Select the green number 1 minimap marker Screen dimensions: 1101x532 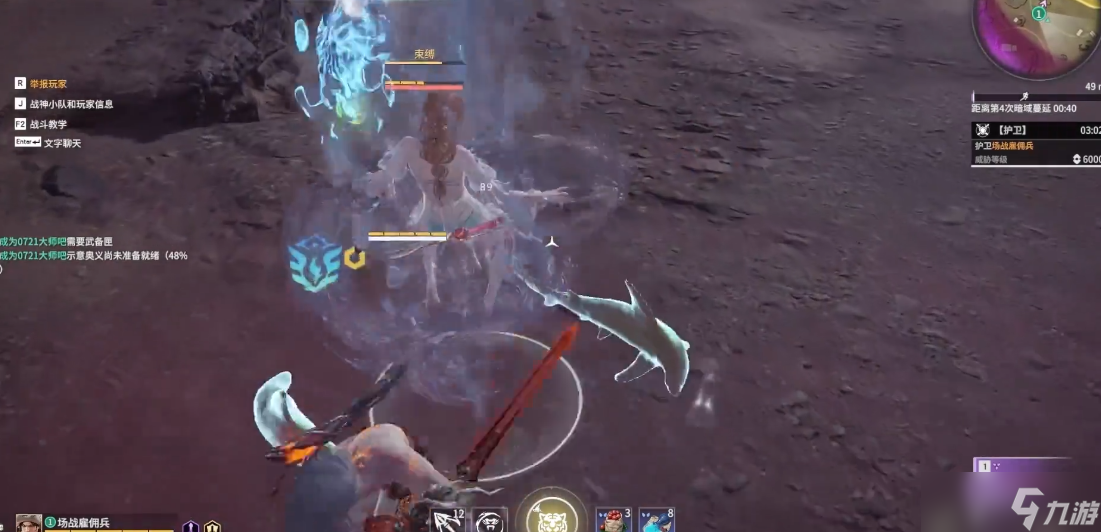pos(1039,14)
